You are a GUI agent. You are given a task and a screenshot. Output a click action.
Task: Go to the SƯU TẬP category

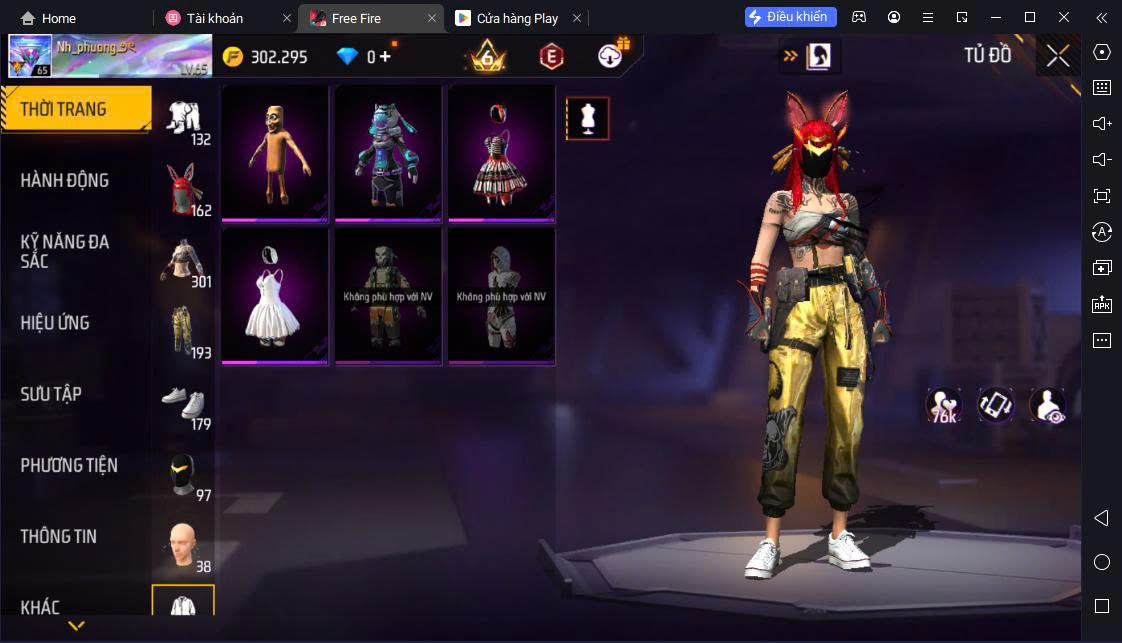pos(51,394)
